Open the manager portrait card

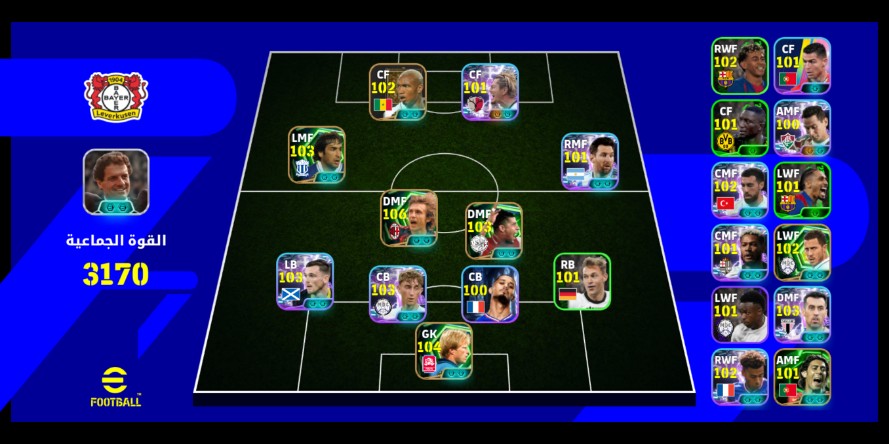[116, 182]
